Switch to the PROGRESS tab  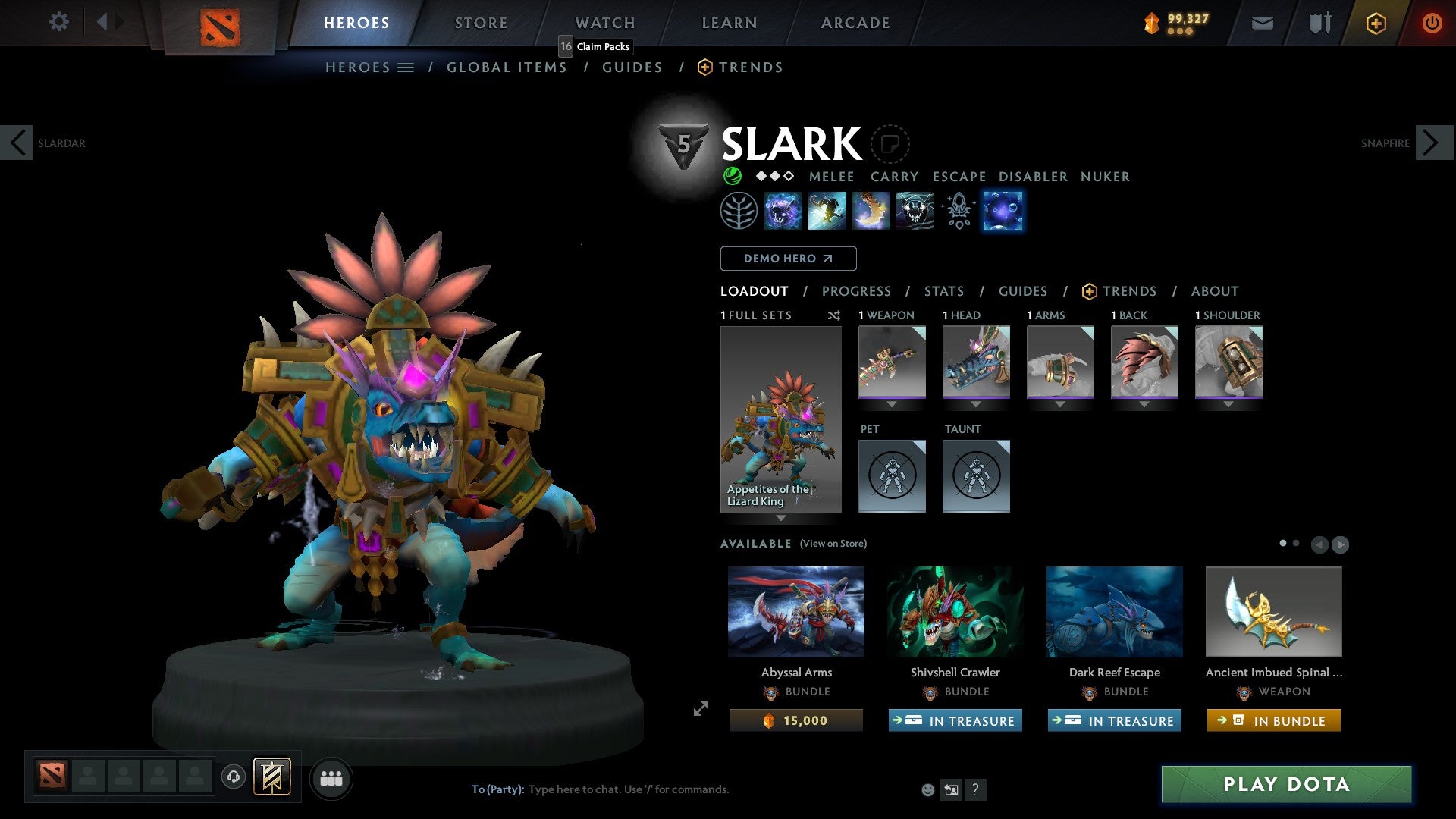[857, 291]
